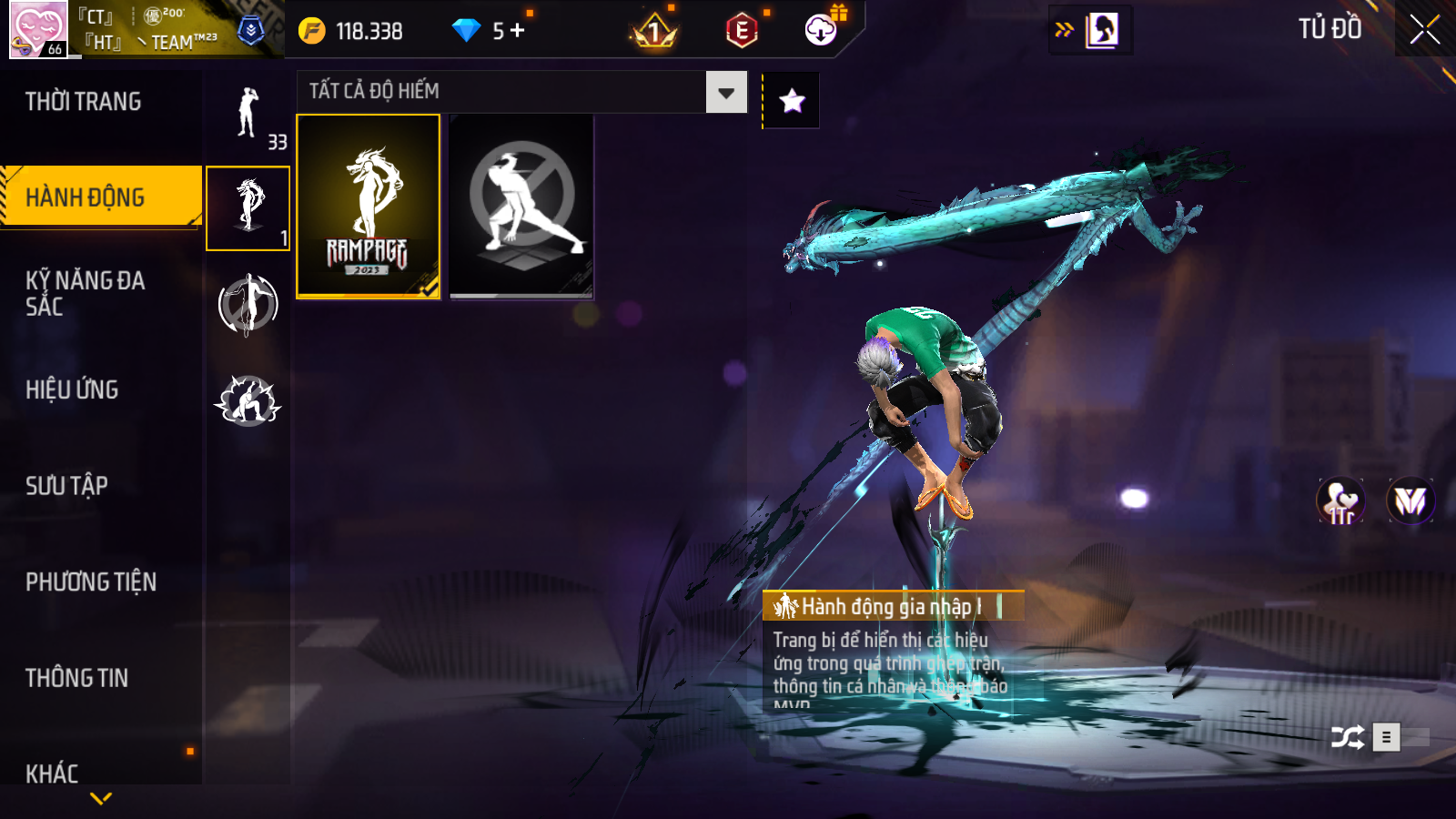The image size is (1456, 819).
Task: Open the red E badge icon
Action: coord(742,31)
